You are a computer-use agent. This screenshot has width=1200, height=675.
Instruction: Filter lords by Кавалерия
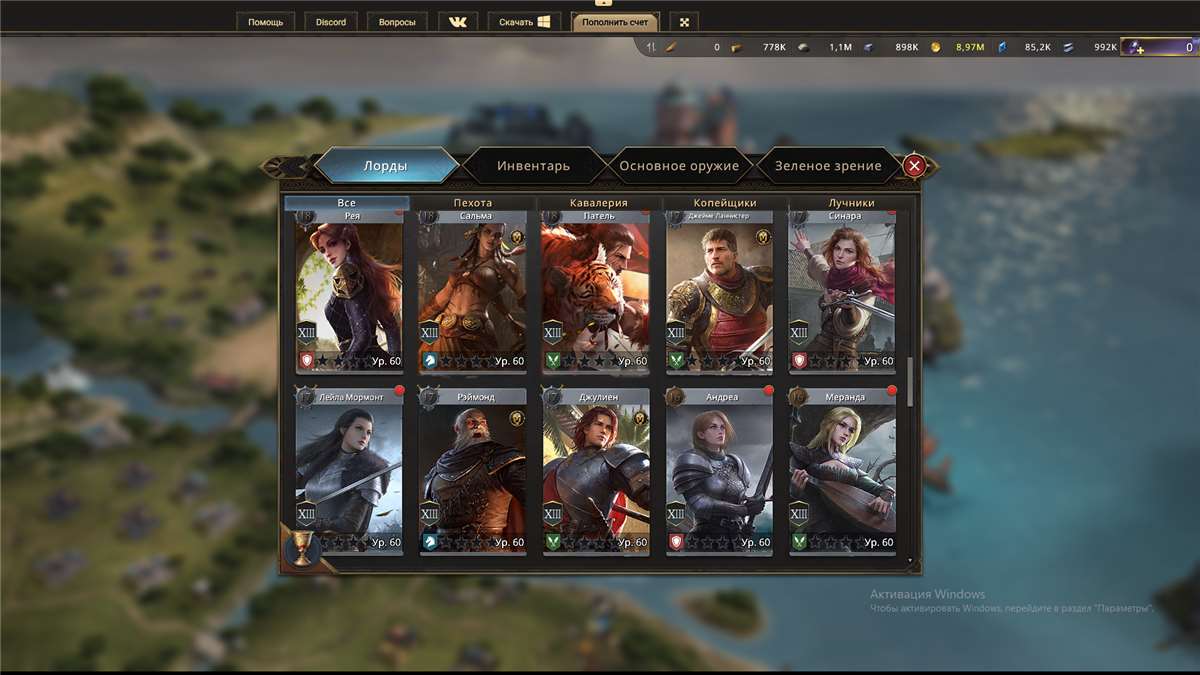click(598, 203)
